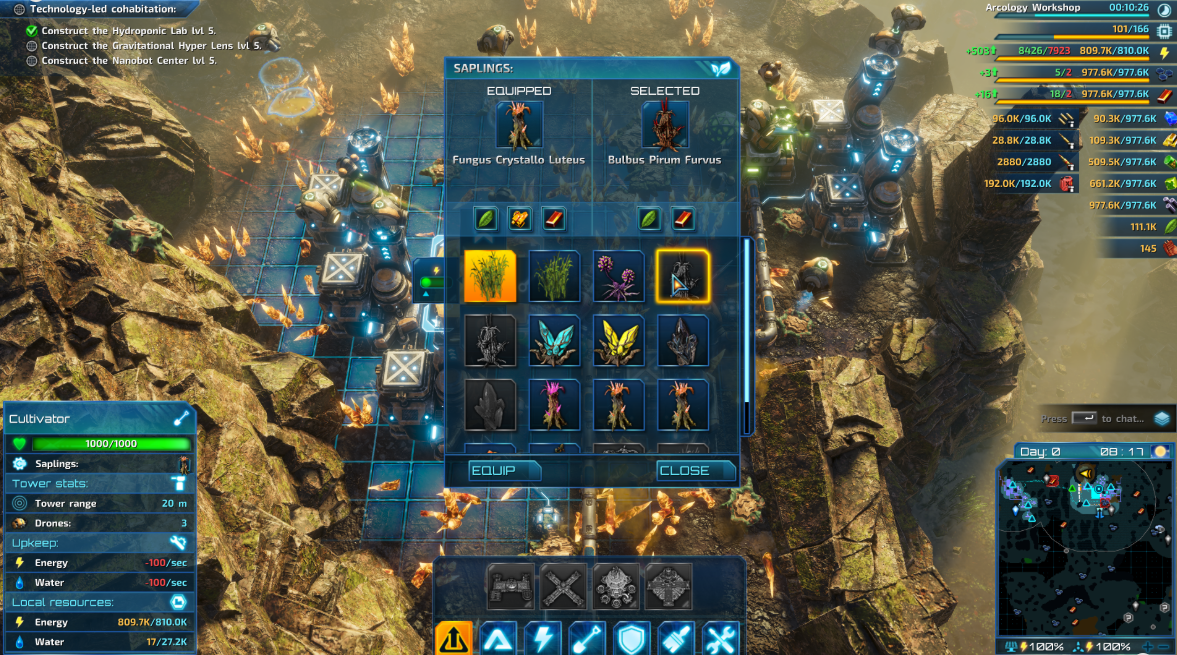Open the wrench and screwdriver tools category
This screenshot has width=1177, height=655.
721,638
